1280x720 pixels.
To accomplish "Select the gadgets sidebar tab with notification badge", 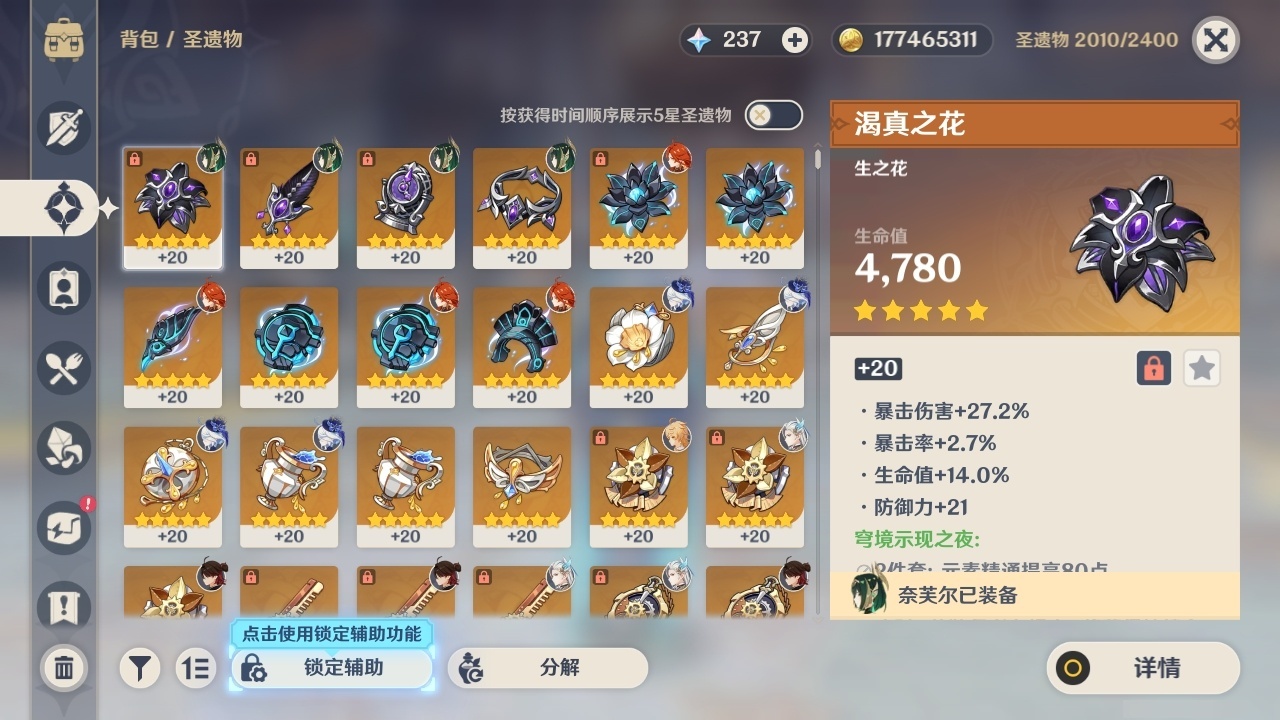I will coord(63,527).
